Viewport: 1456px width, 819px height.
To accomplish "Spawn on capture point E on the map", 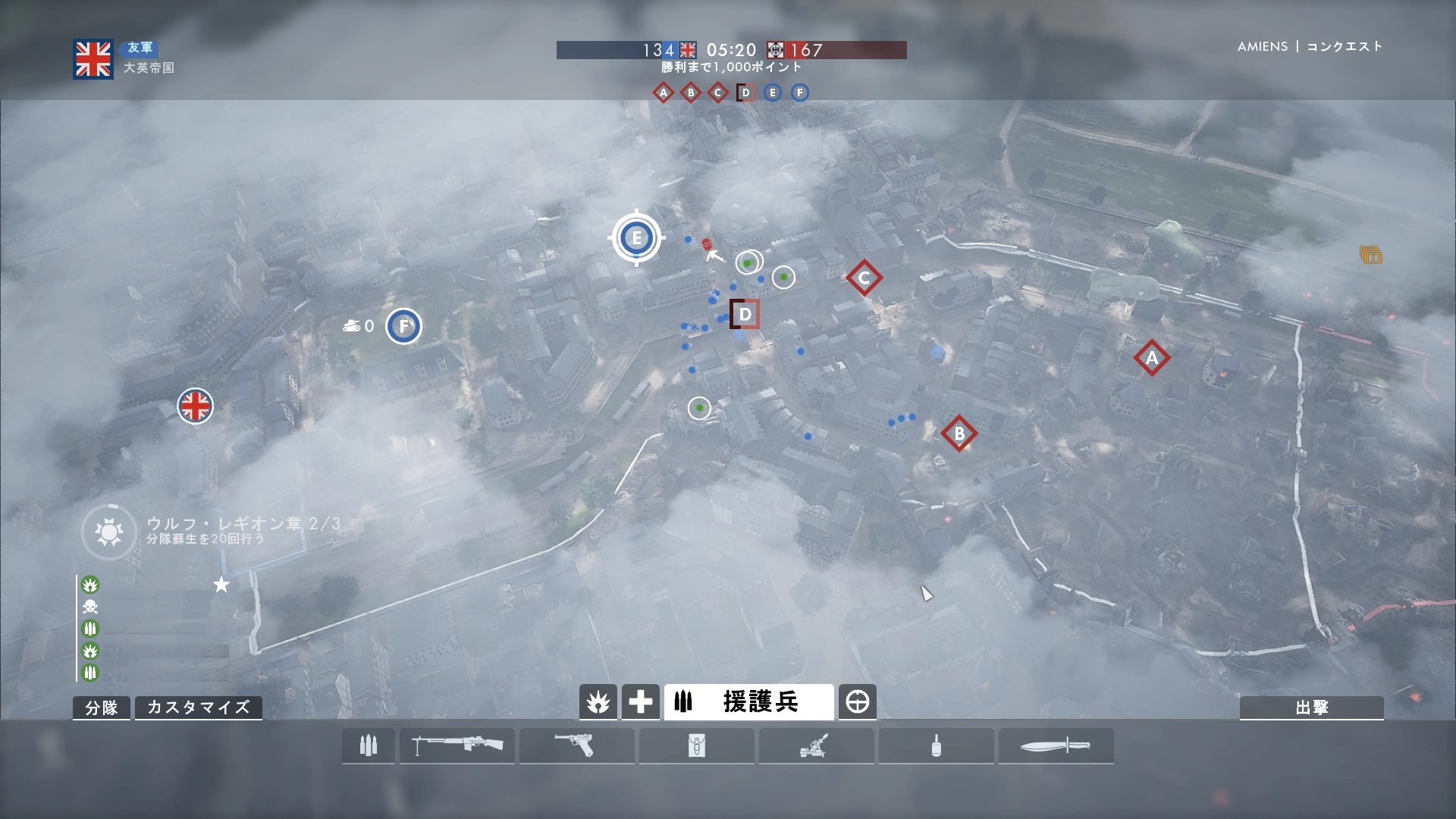I will coord(636,238).
